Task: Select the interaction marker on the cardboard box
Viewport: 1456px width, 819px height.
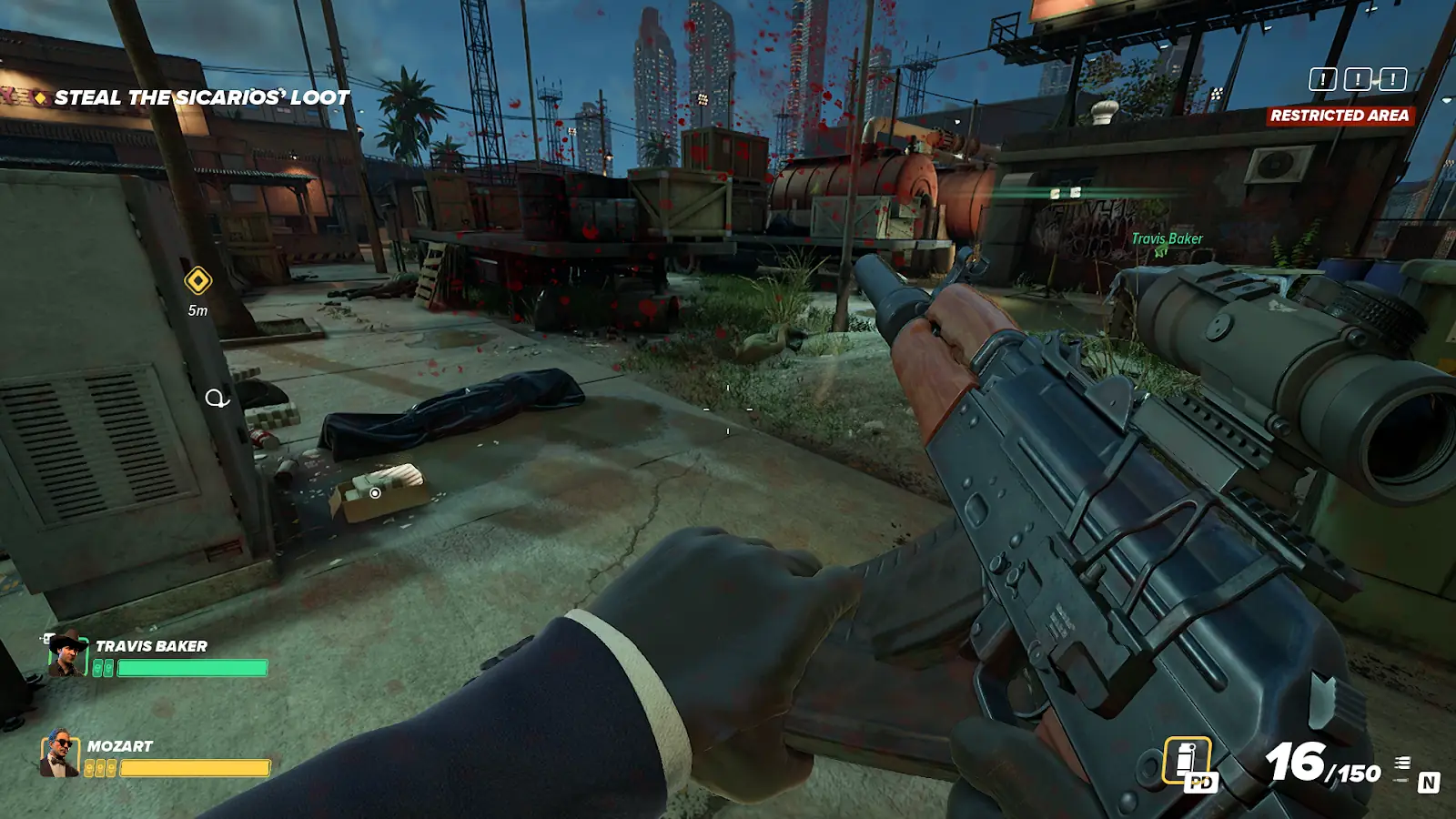Action: (375, 493)
